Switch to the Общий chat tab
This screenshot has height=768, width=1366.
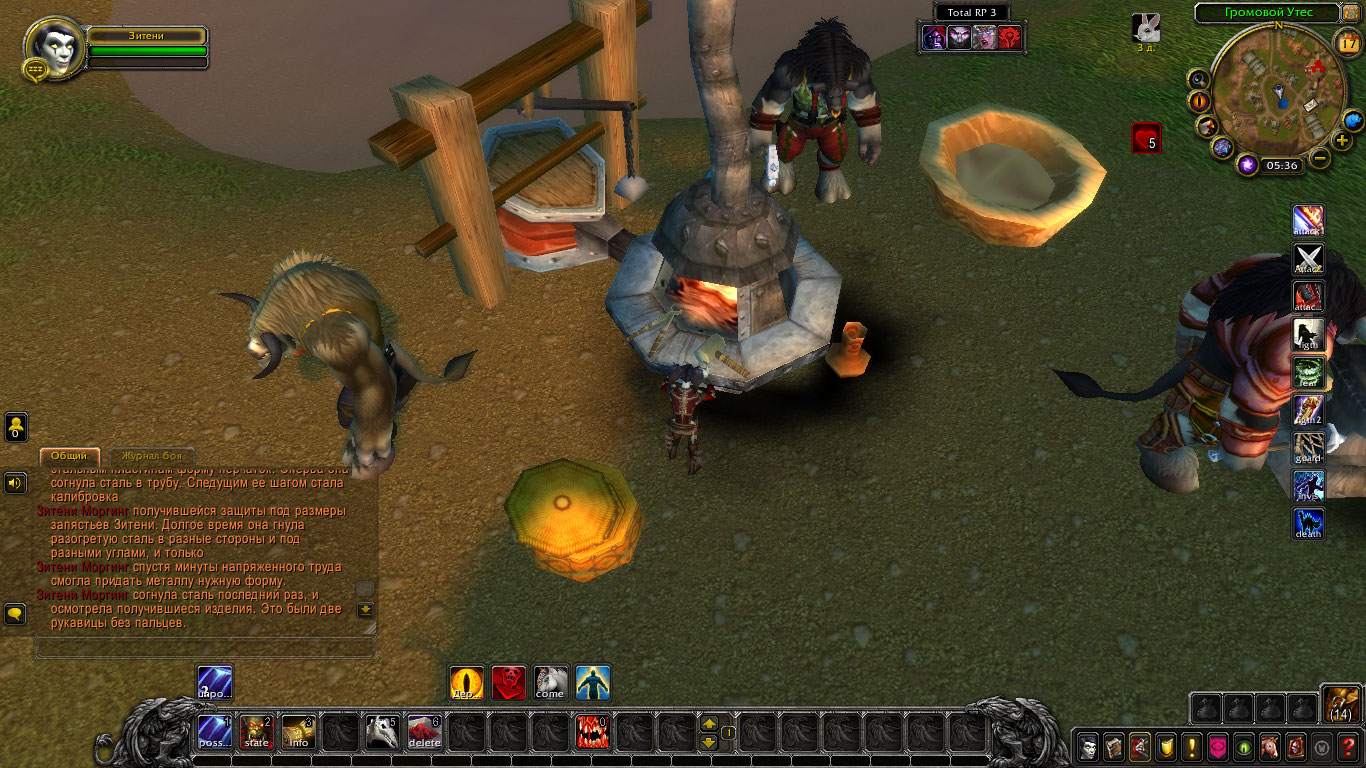pyautogui.click(x=69, y=456)
